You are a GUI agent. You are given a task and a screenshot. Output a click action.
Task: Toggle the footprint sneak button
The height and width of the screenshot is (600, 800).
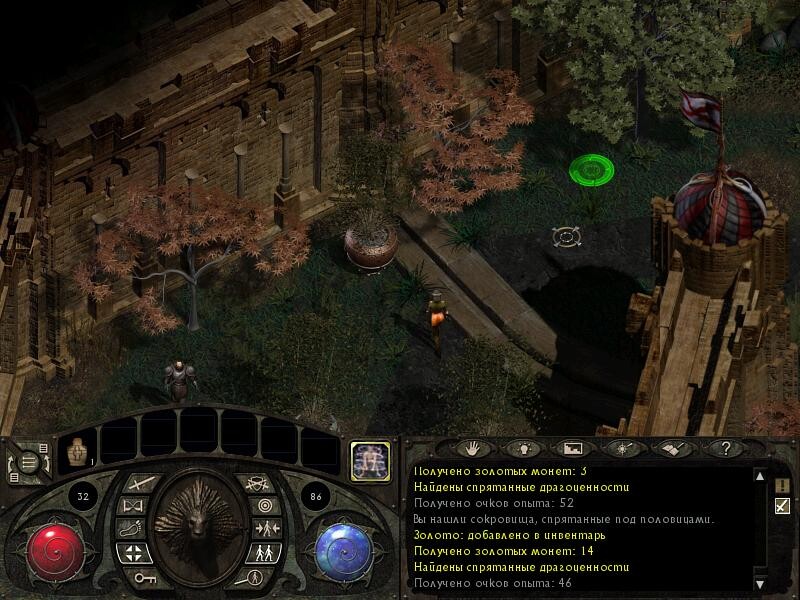130,529
